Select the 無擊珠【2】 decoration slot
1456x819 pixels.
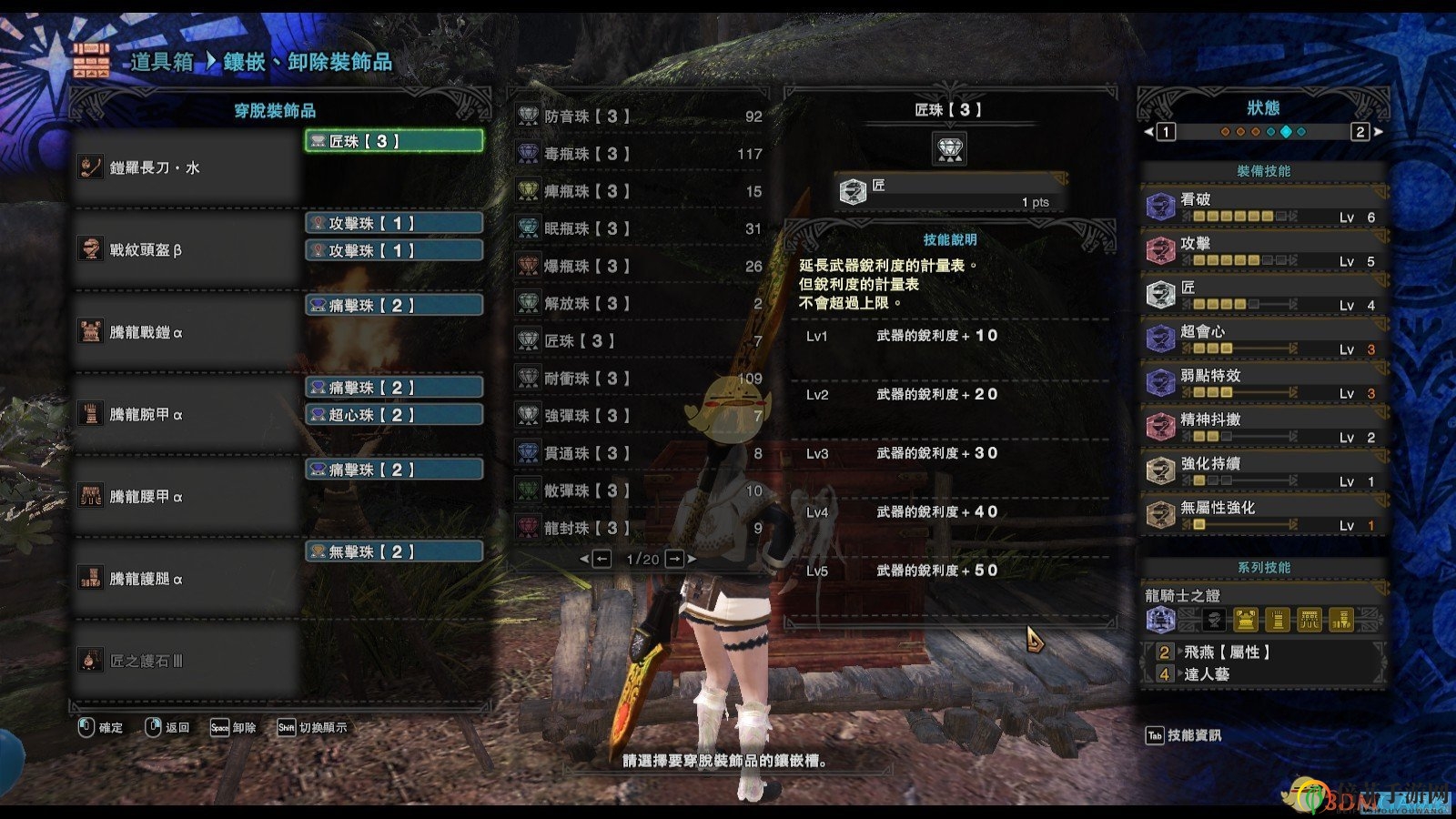pyautogui.click(x=393, y=551)
